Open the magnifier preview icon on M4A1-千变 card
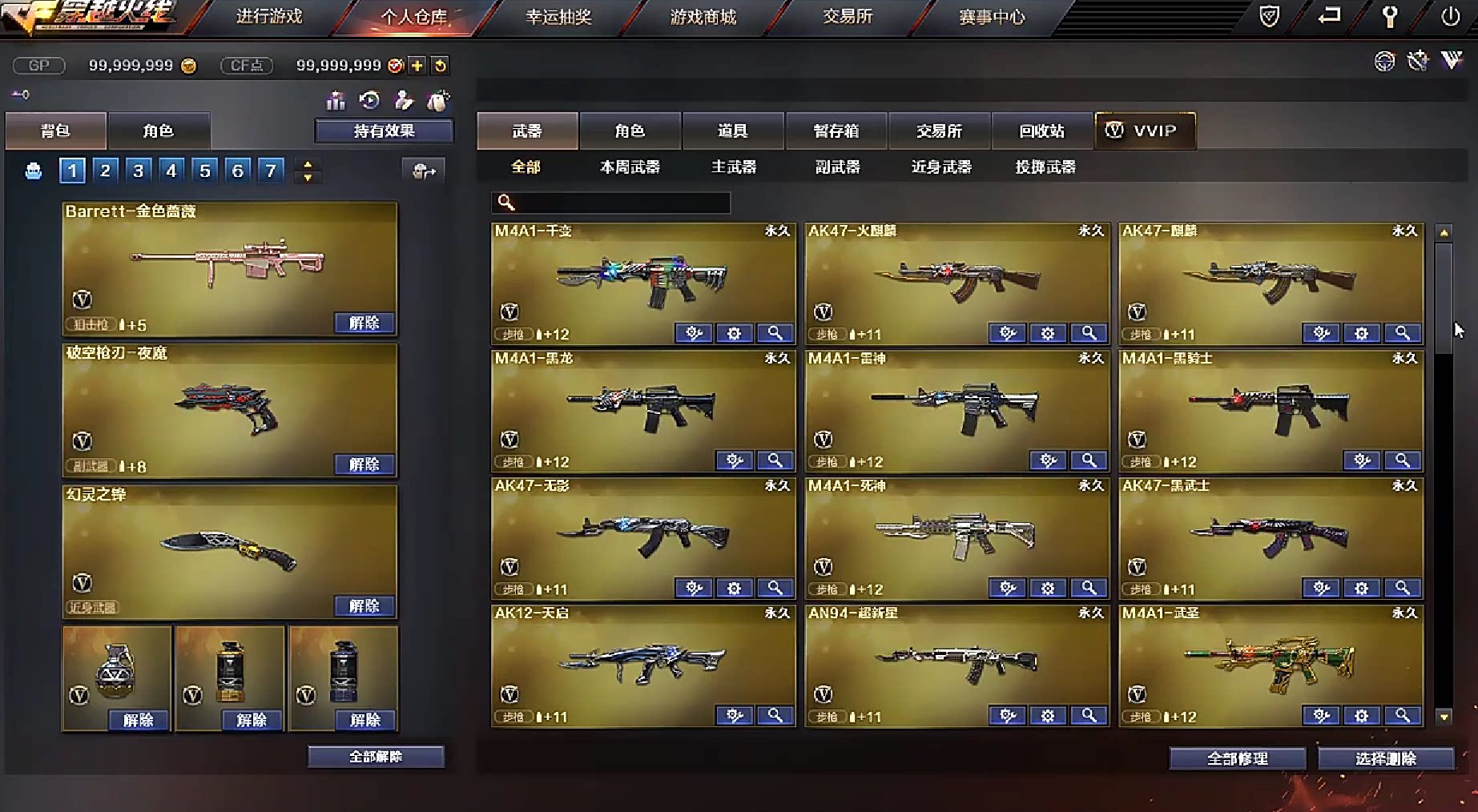Viewport: 1478px width, 812px height. click(775, 332)
